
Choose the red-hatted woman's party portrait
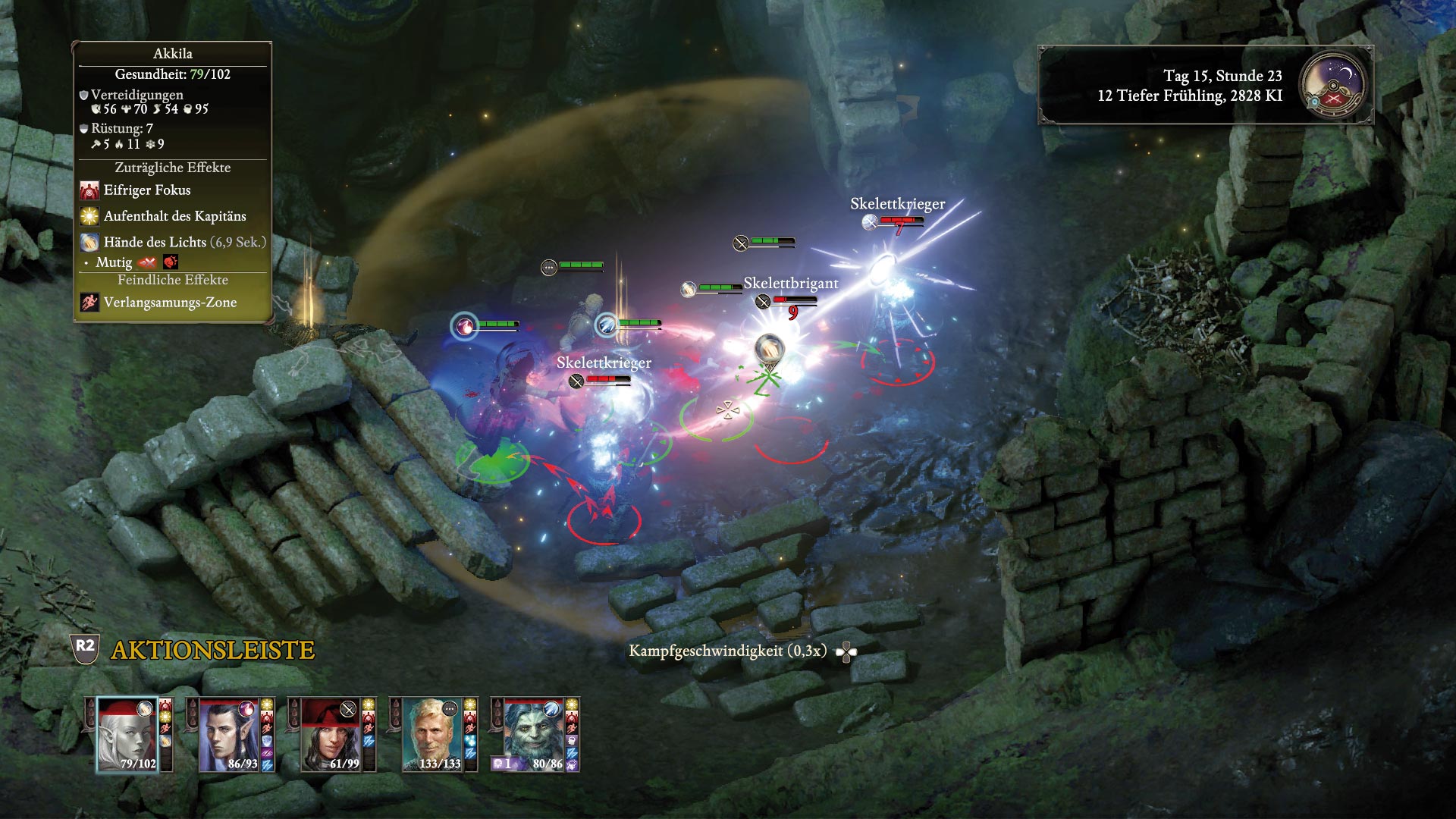coord(331,734)
